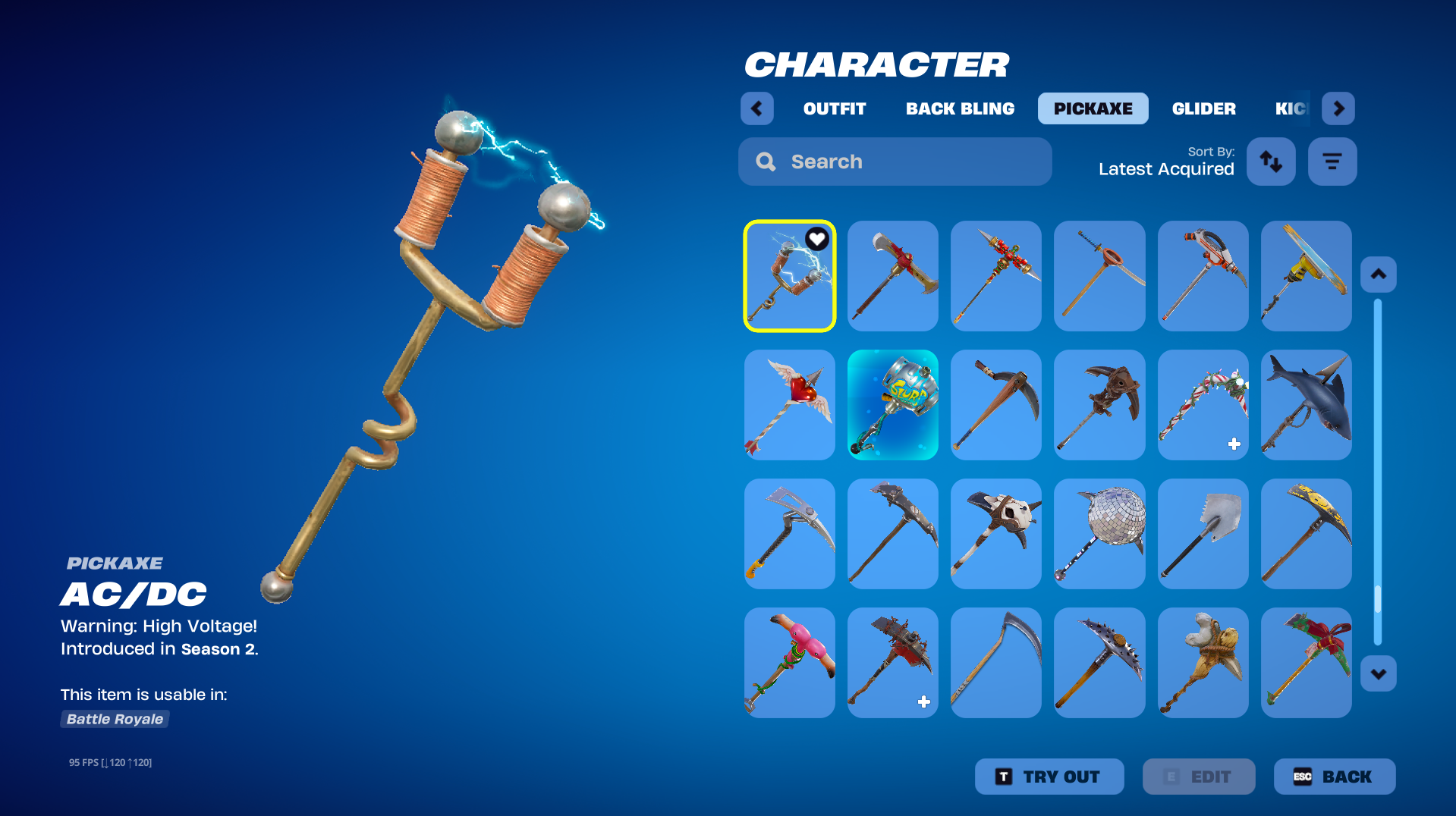
Task: Select the Glider tab
Action: point(1203,108)
